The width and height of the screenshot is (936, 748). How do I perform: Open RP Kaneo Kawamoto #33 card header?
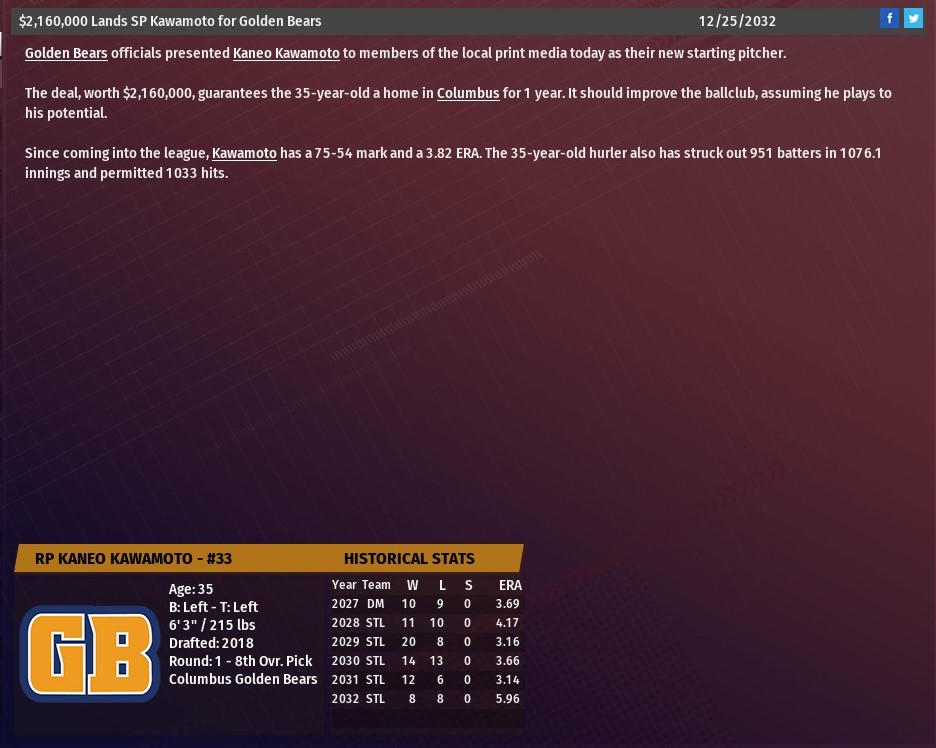(133, 558)
